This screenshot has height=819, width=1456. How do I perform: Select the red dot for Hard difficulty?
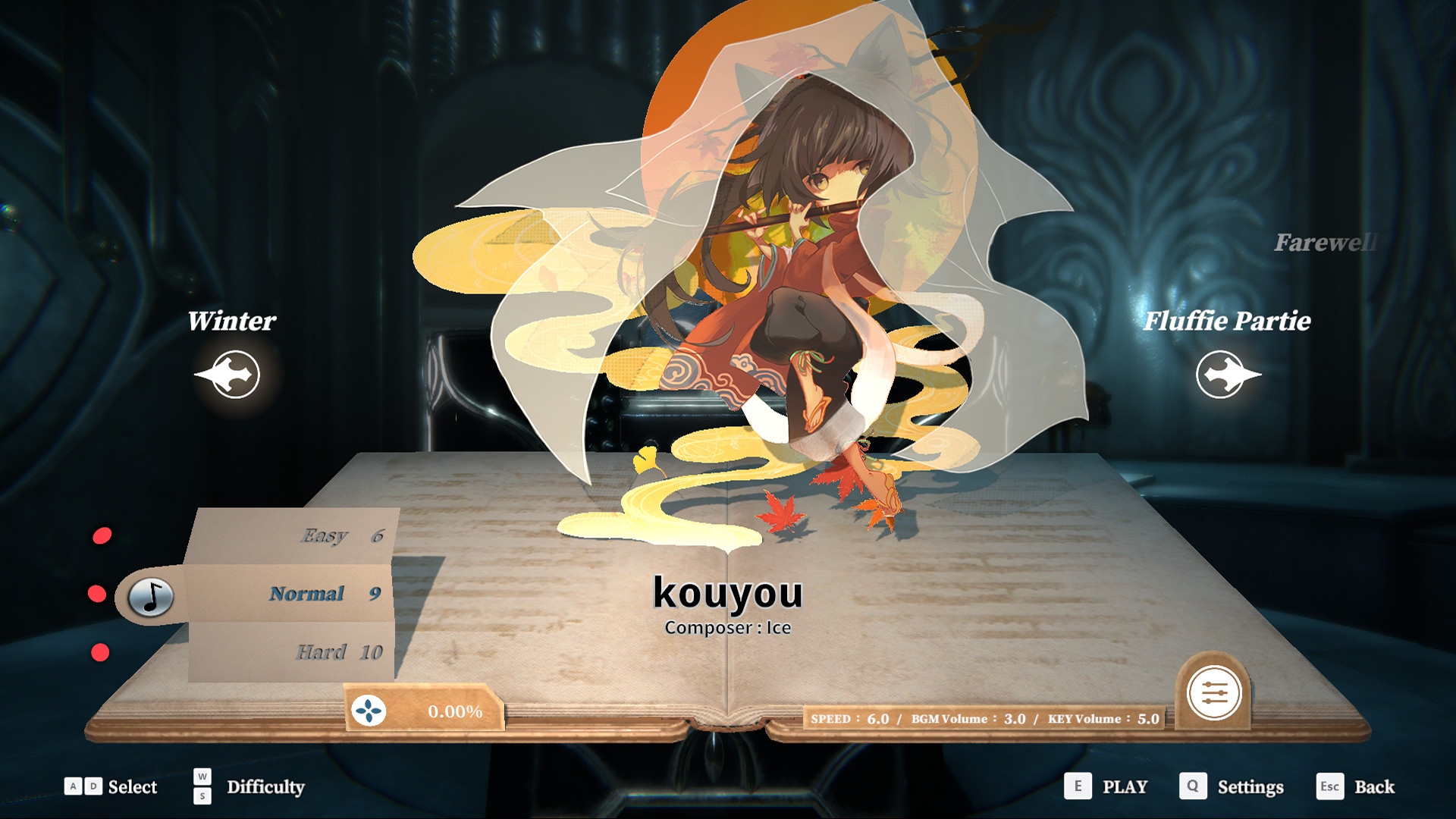point(99,651)
